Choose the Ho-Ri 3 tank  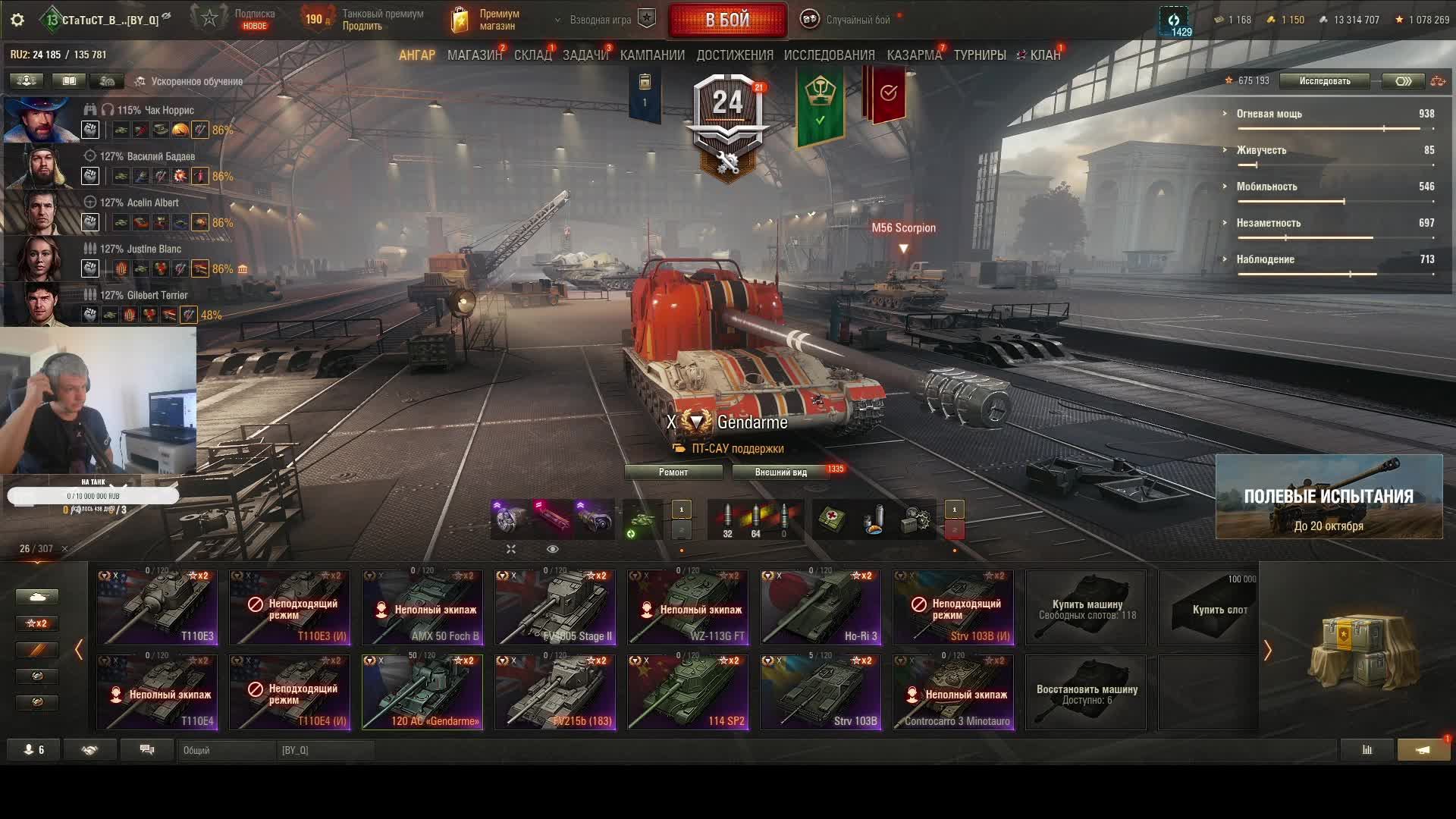coord(821,608)
